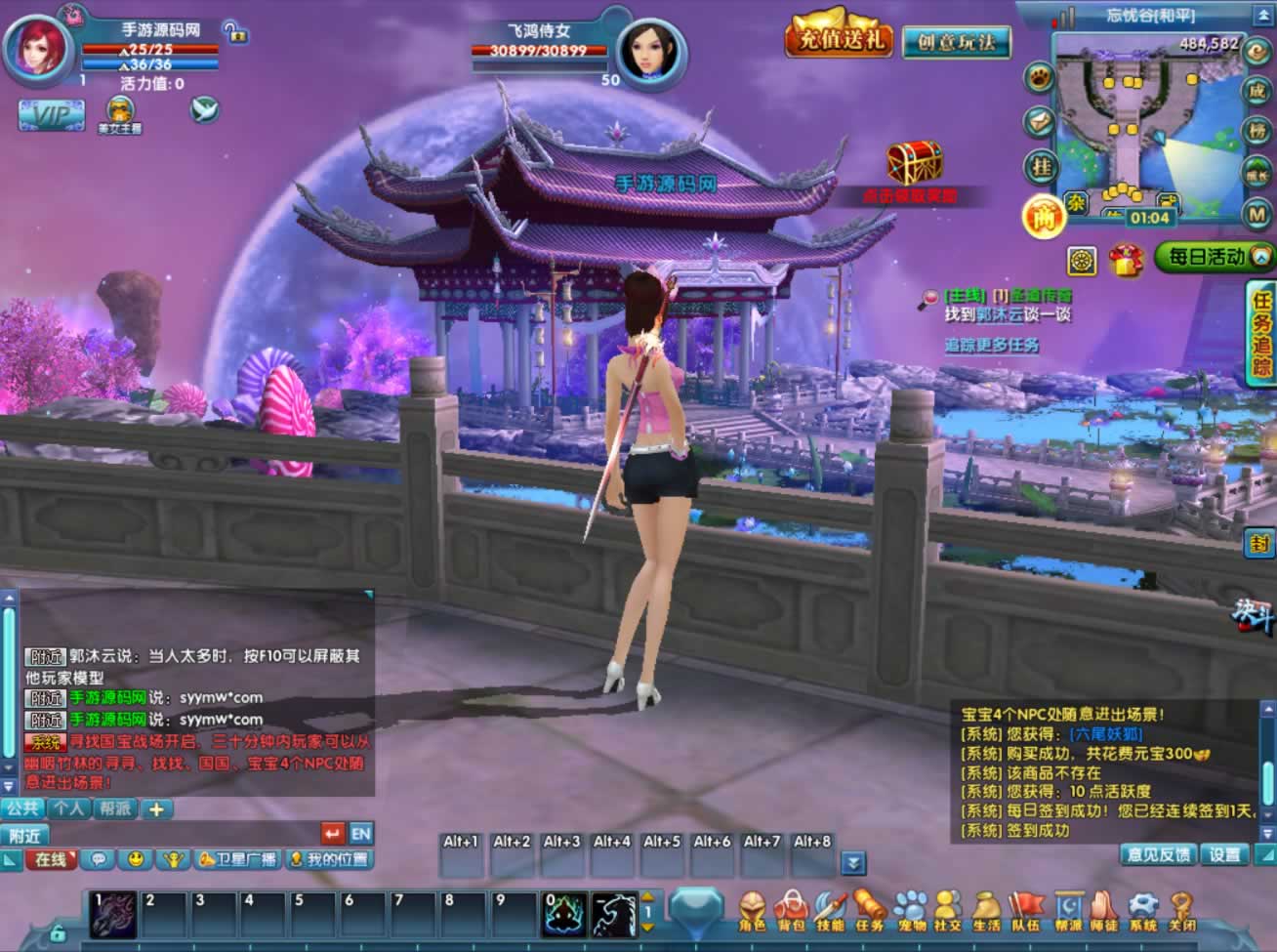
Task: Open the 系统 system settings gear
Action: click(x=1143, y=907)
